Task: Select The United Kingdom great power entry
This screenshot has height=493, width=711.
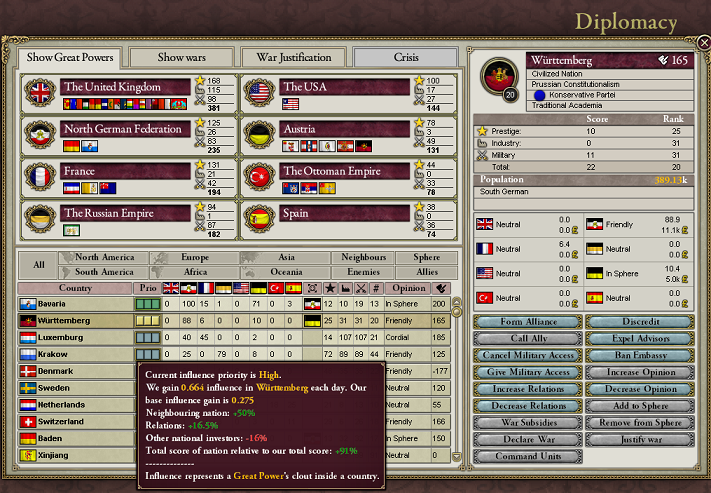Action: [125, 87]
